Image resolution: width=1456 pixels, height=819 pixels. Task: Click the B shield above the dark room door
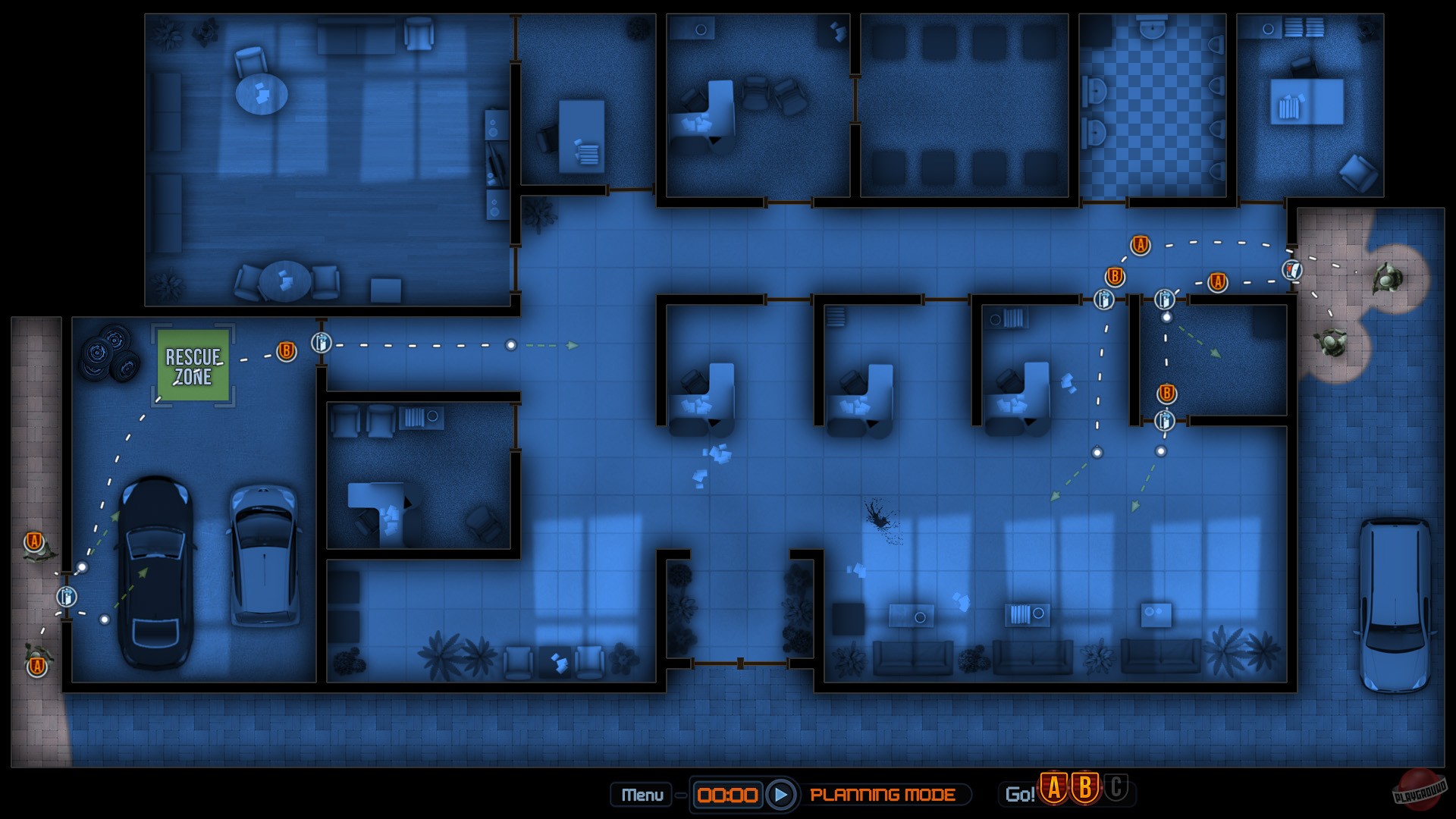1166,394
